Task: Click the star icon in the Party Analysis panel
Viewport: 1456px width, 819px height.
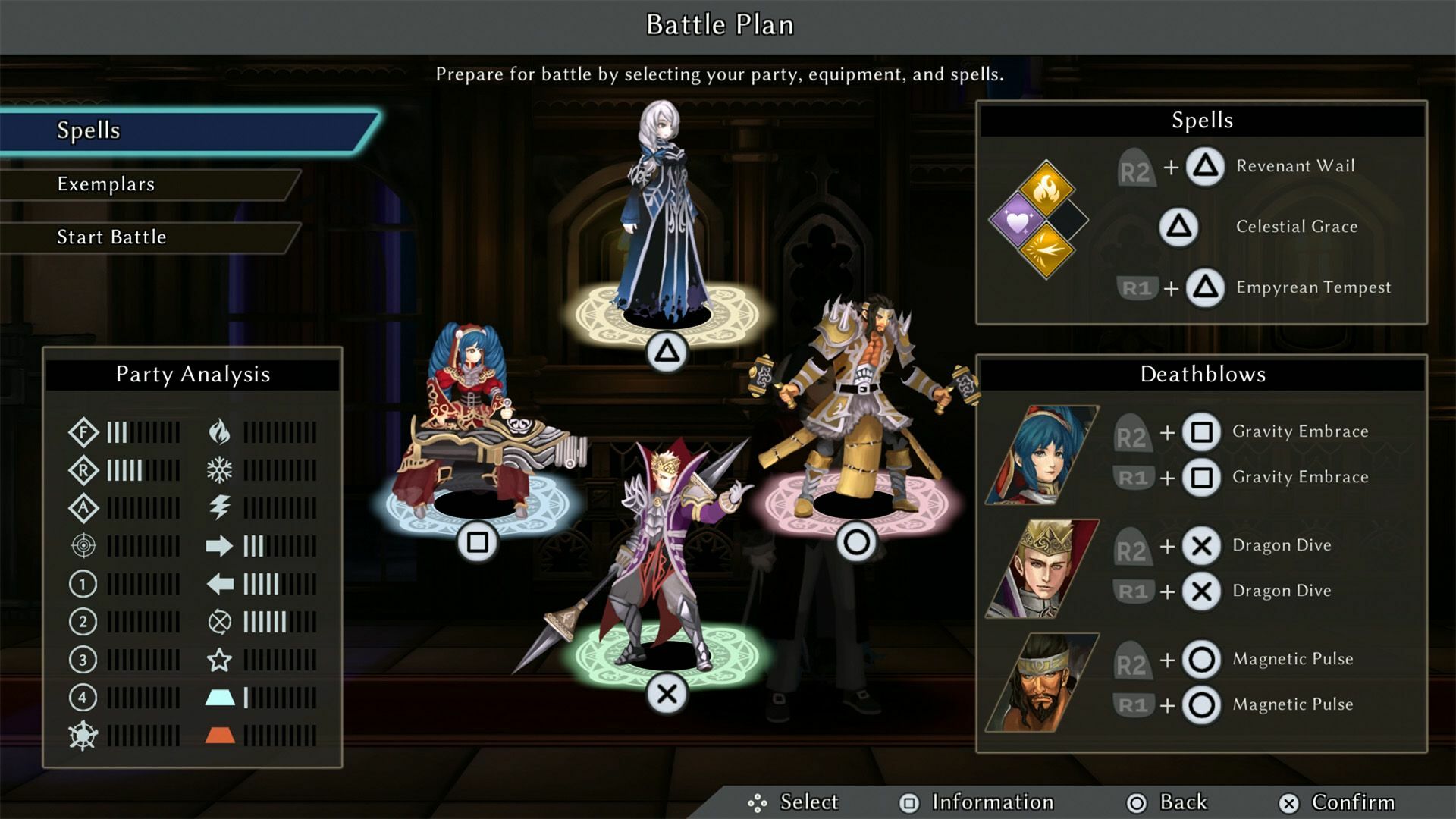Action: [x=220, y=660]
